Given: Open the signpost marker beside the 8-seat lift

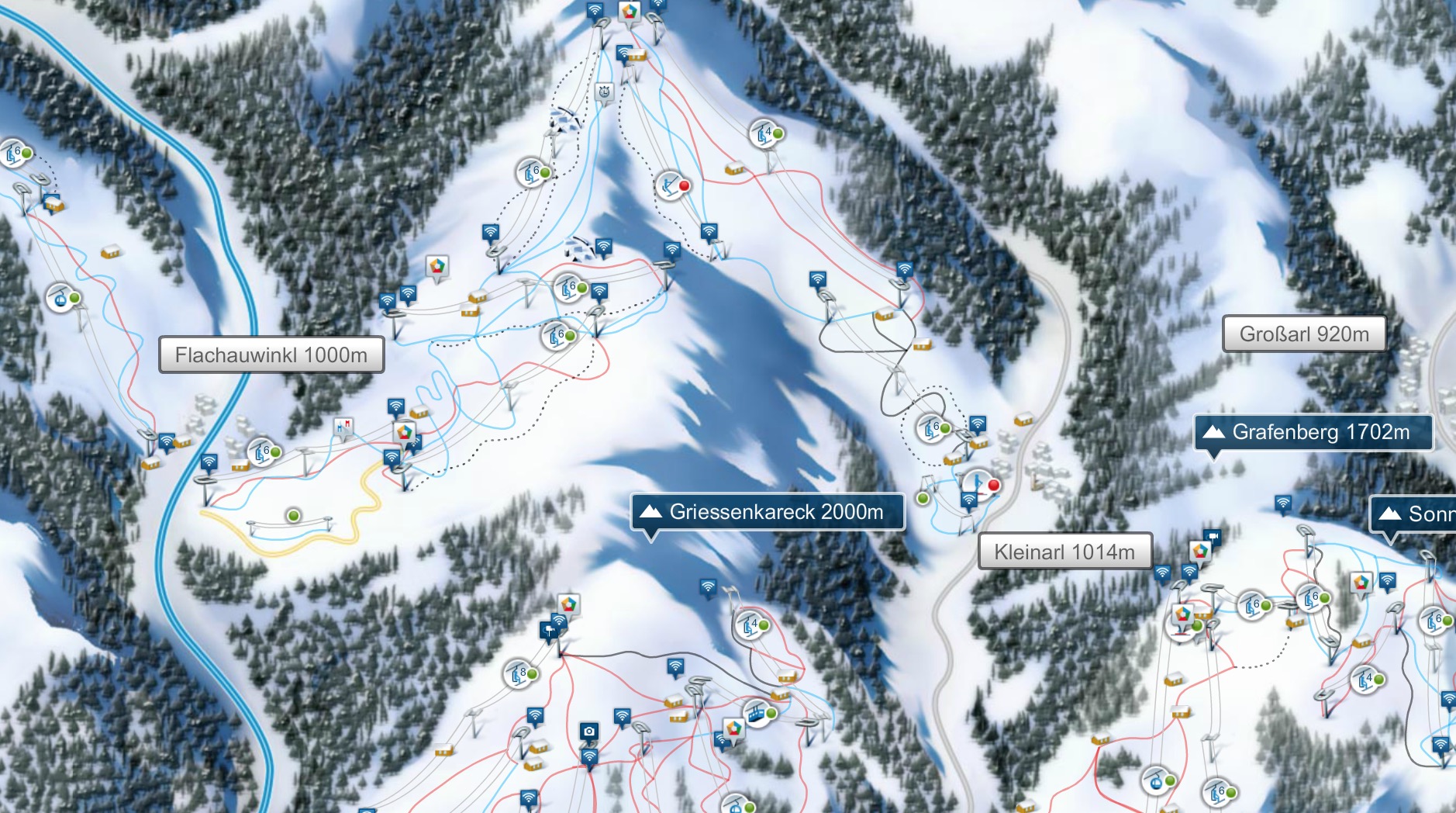Looking at the screenshot, I should pos(550,630).
